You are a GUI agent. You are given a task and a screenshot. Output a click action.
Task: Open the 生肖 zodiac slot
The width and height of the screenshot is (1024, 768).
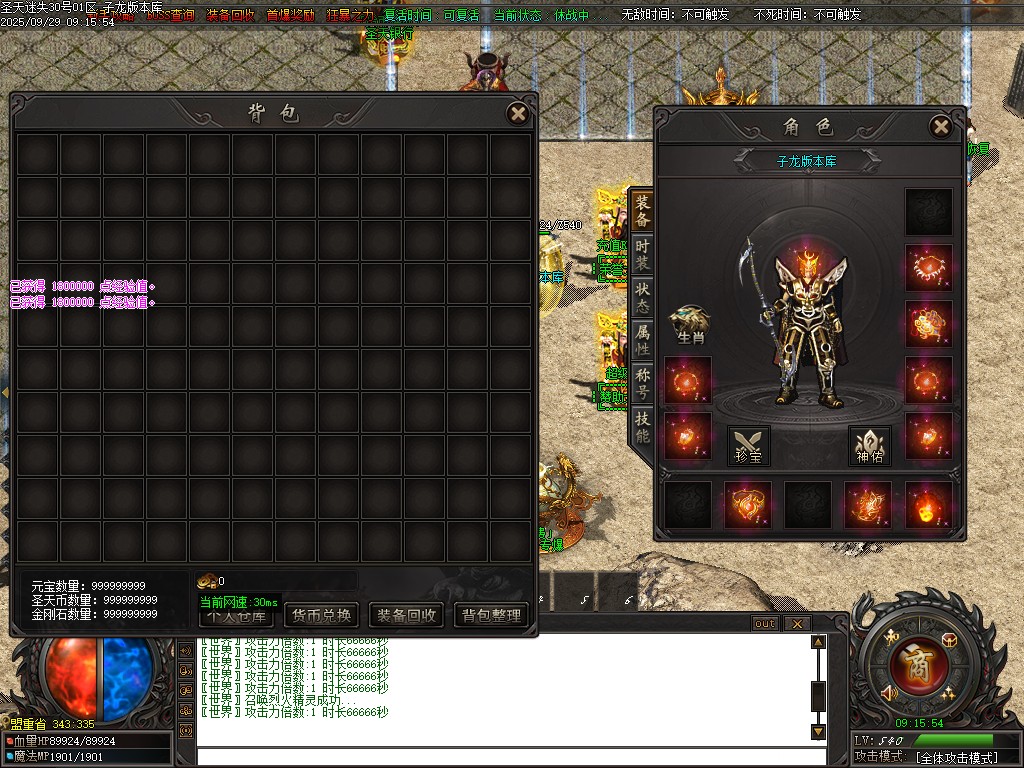[691, 323]
